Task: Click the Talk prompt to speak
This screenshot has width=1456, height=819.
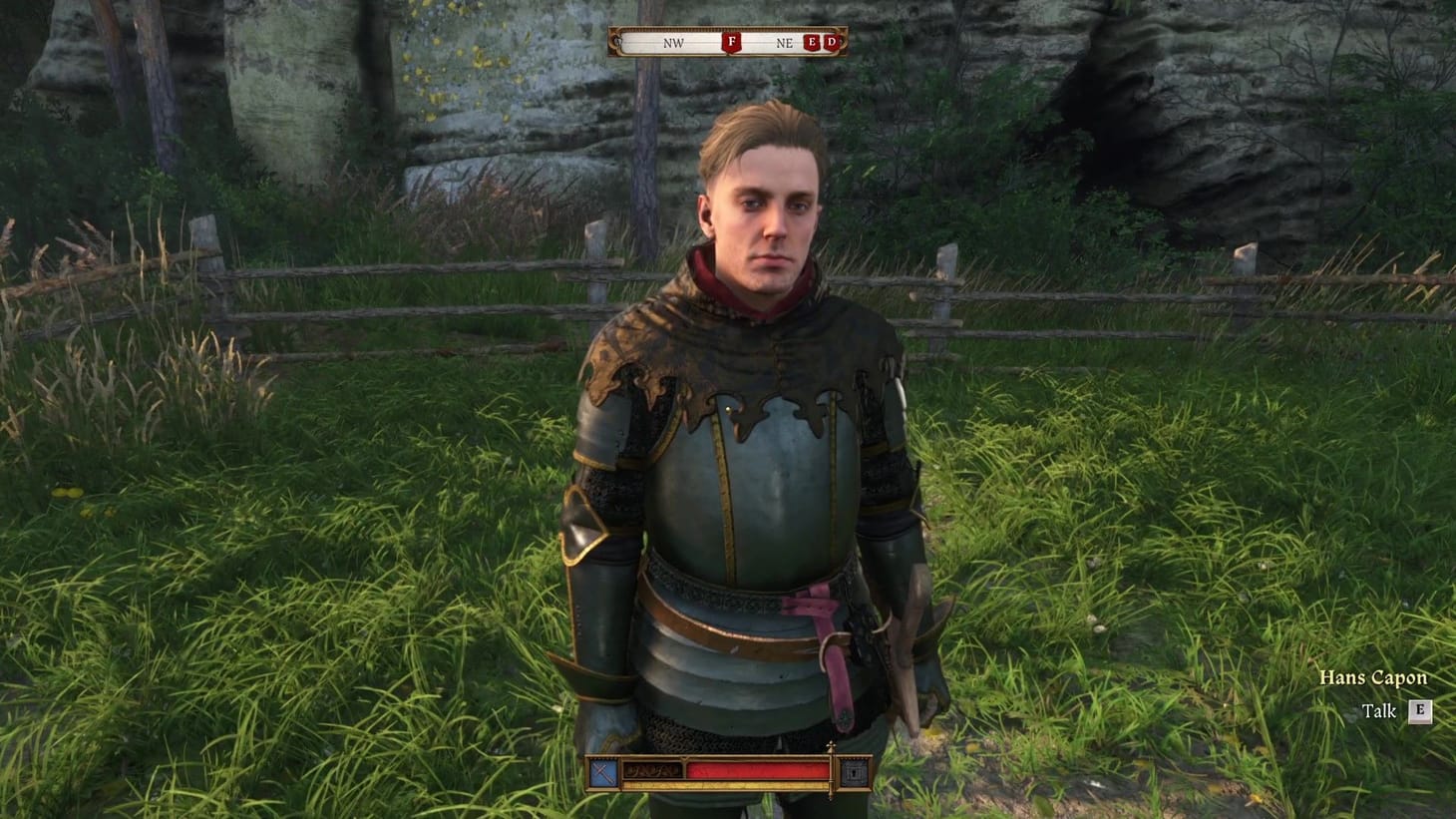Action: [x=1380, y=711]
